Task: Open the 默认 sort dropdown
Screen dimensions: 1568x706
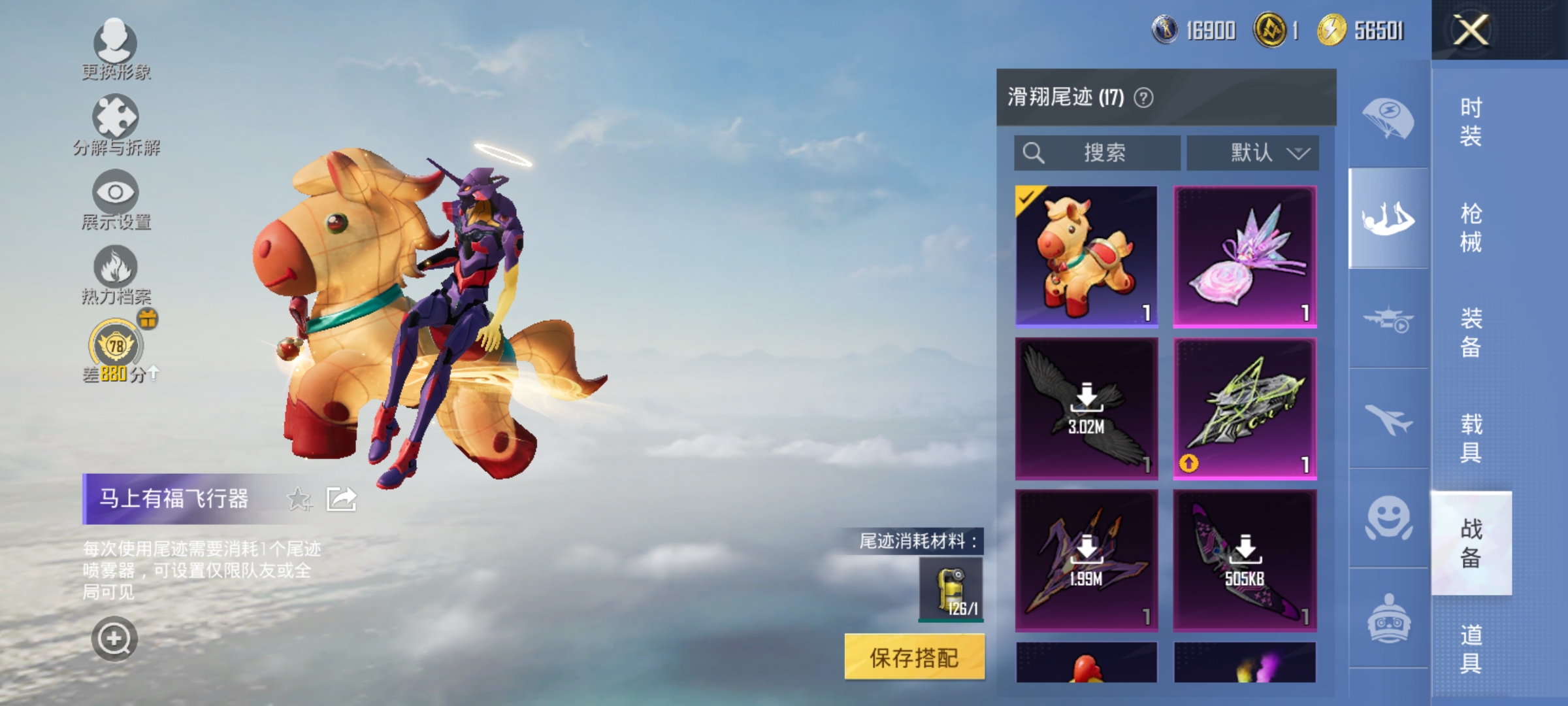Action: pyautogui.click(x=1251, y=153)
